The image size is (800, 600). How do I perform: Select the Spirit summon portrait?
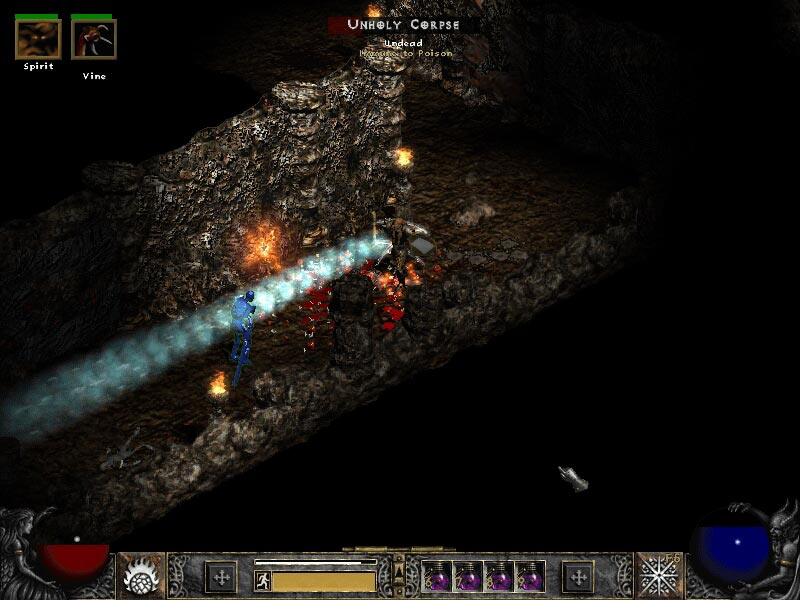(38, 39)
